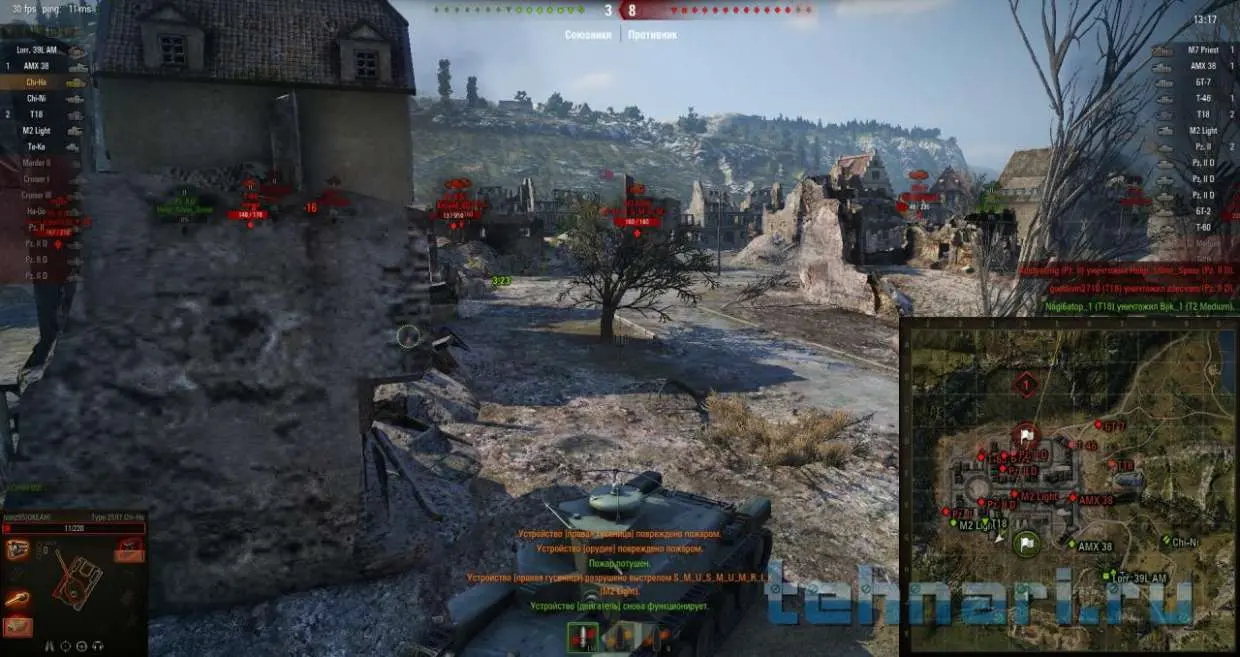Select T-46 in the enemy team list

pos(1204,99)
